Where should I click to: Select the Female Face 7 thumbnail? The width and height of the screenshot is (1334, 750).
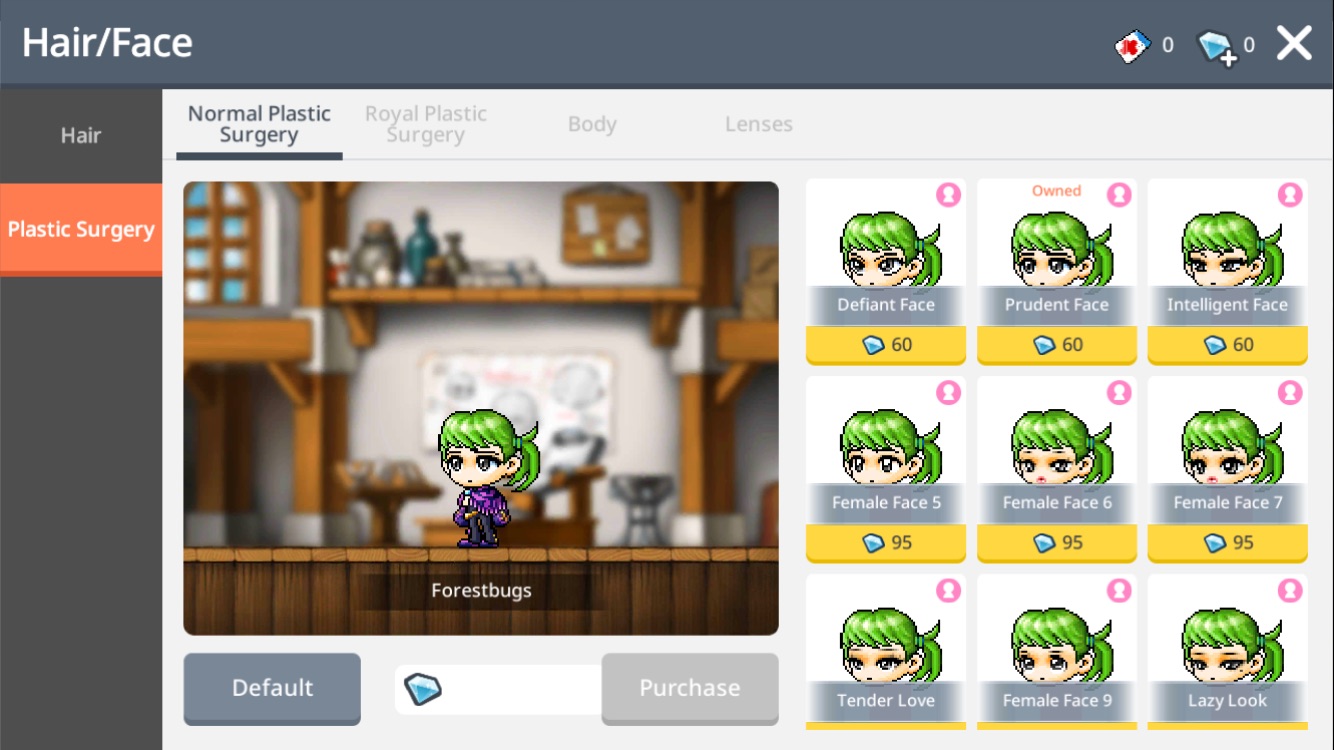point(1227,450)
